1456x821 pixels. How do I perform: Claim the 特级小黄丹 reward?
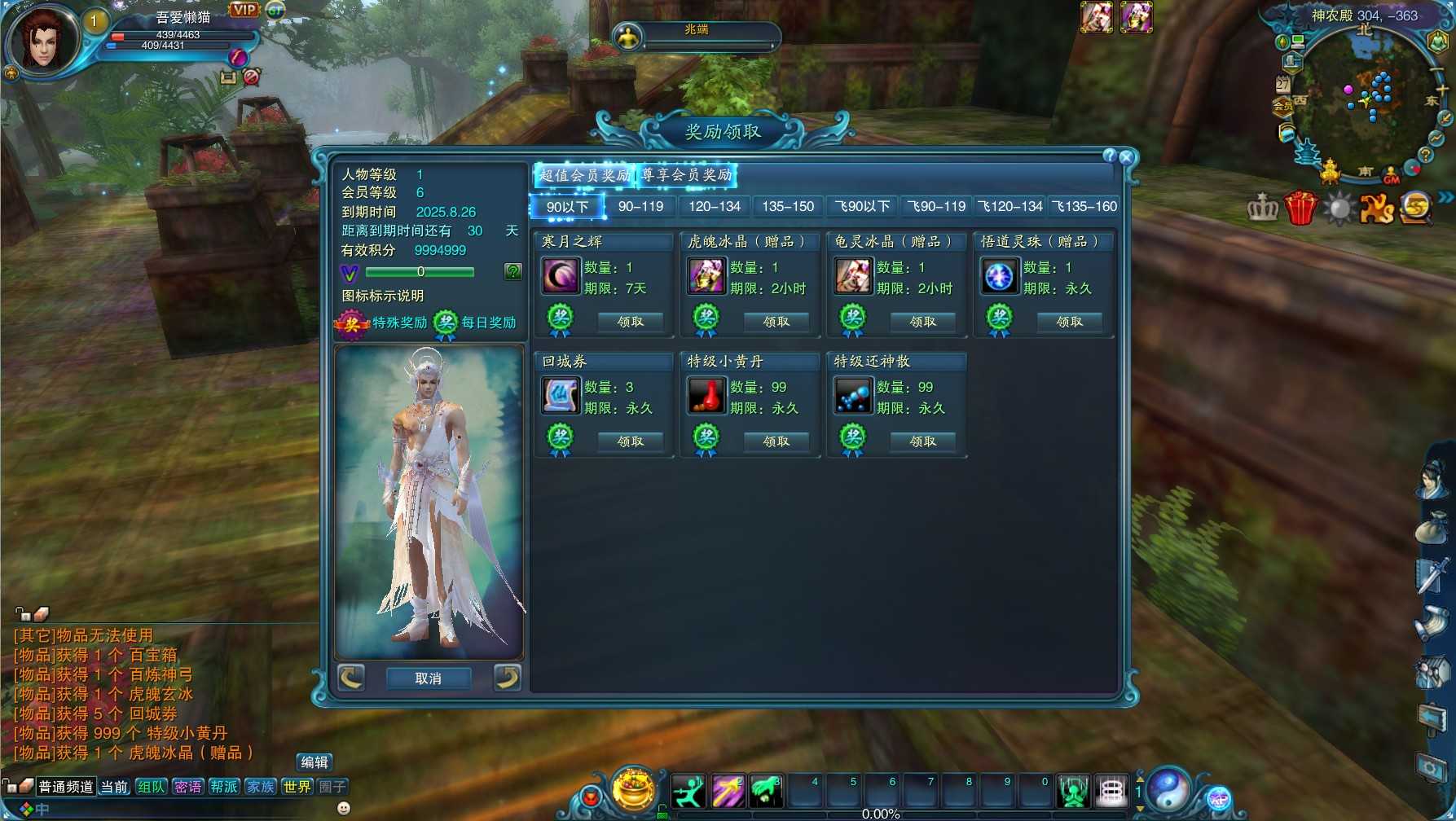[x=776, y=441]
